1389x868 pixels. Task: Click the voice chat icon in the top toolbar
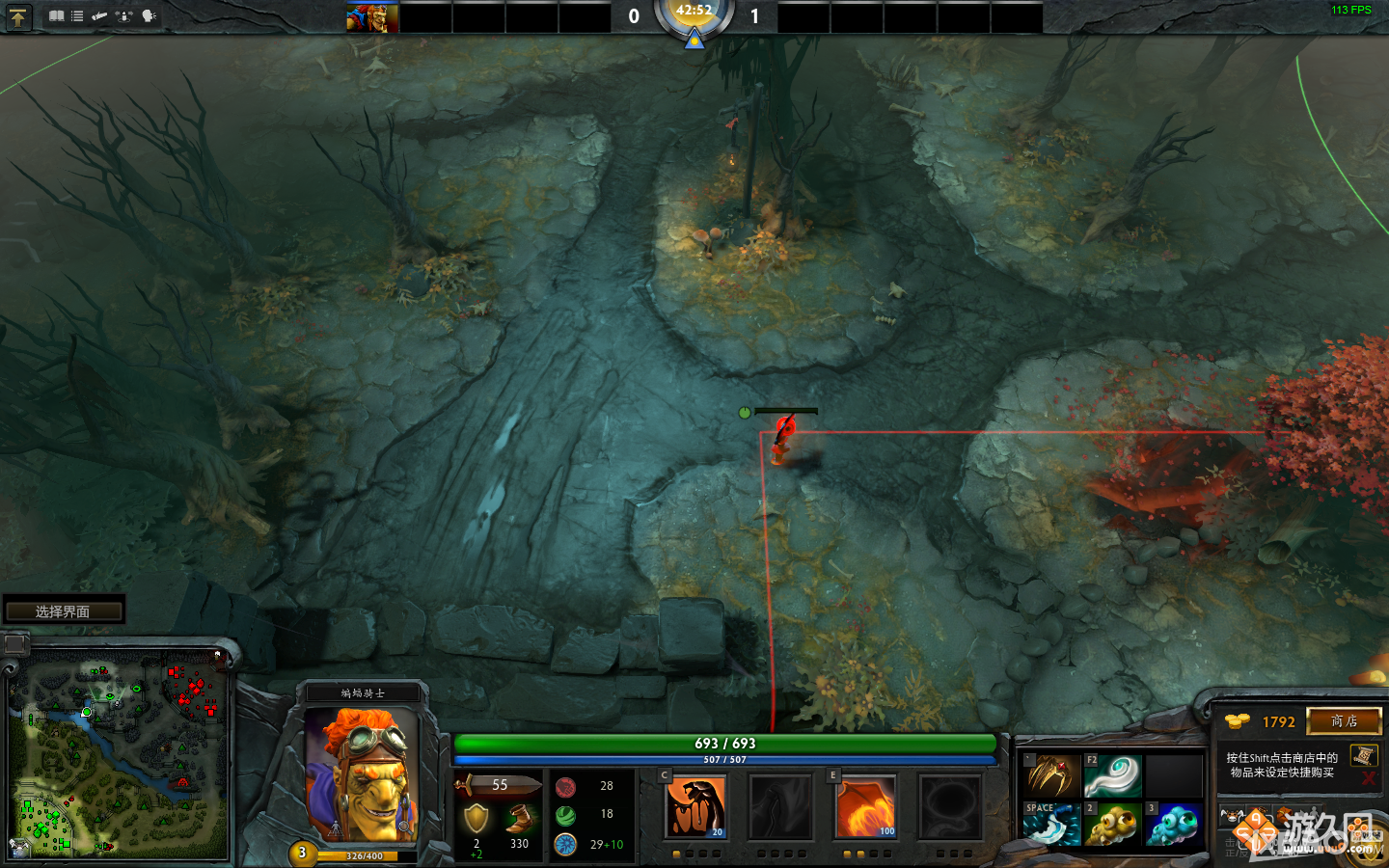[x=148, y=15]
